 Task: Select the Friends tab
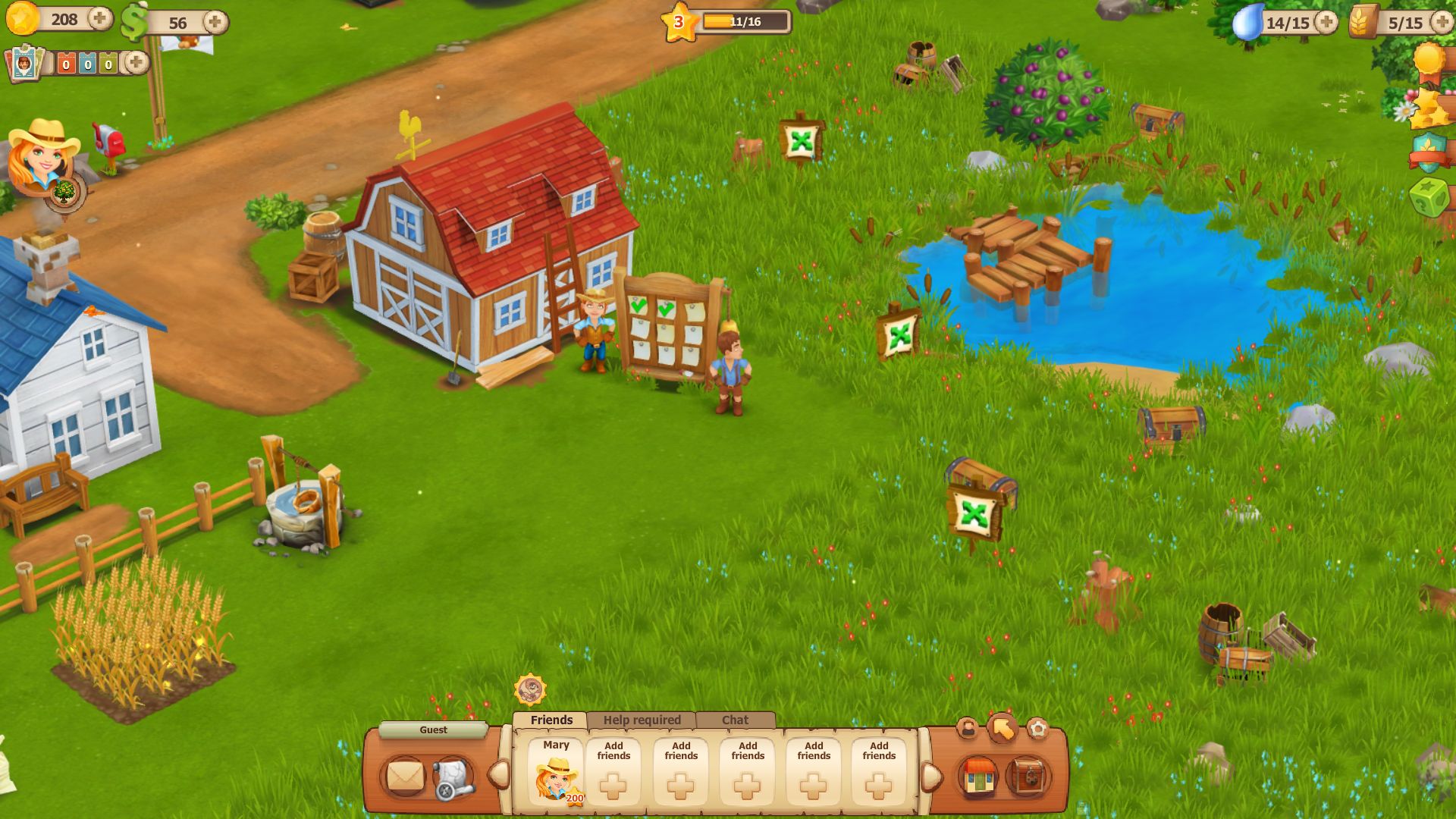pyautogui.click(x=551, y=720)
